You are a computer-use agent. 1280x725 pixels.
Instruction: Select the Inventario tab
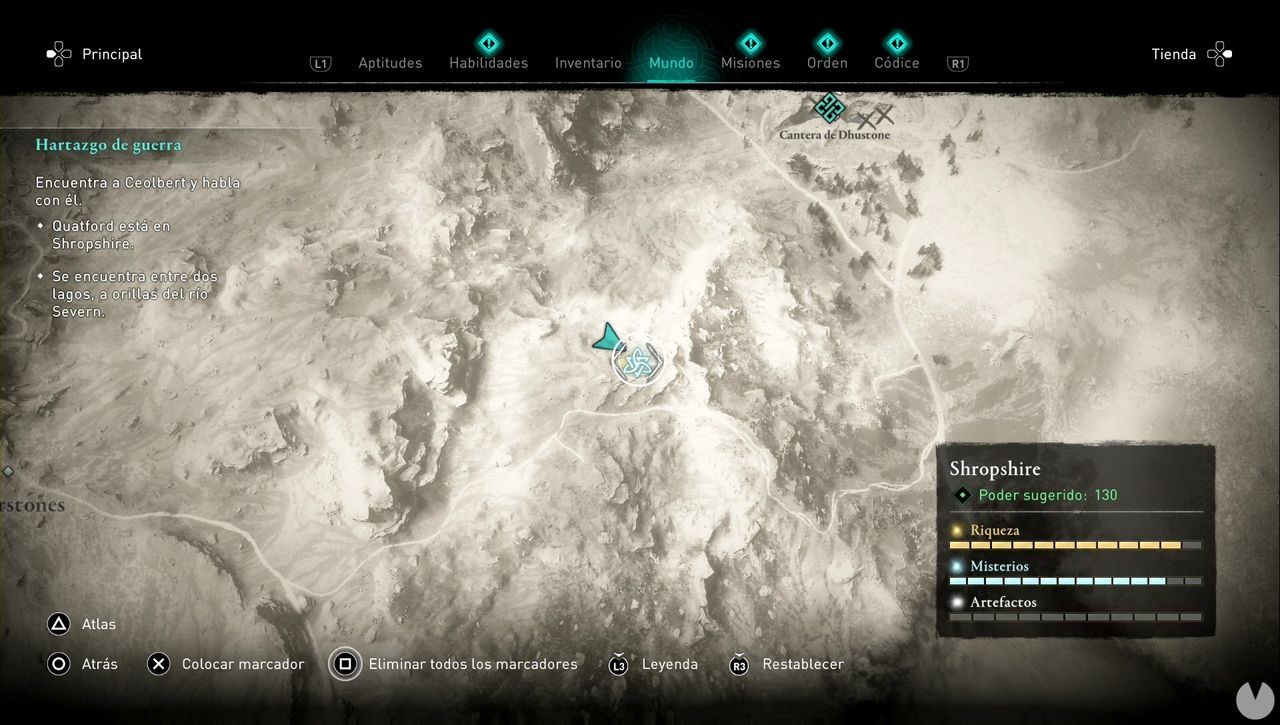click(x=588, y=63)
